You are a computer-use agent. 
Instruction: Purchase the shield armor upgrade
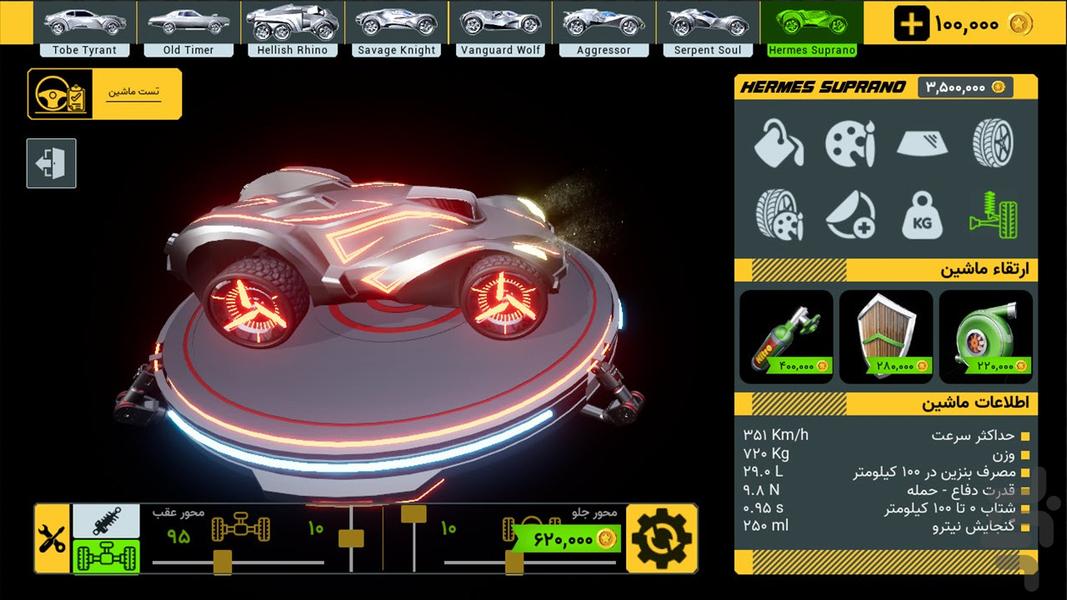(886, 337)
